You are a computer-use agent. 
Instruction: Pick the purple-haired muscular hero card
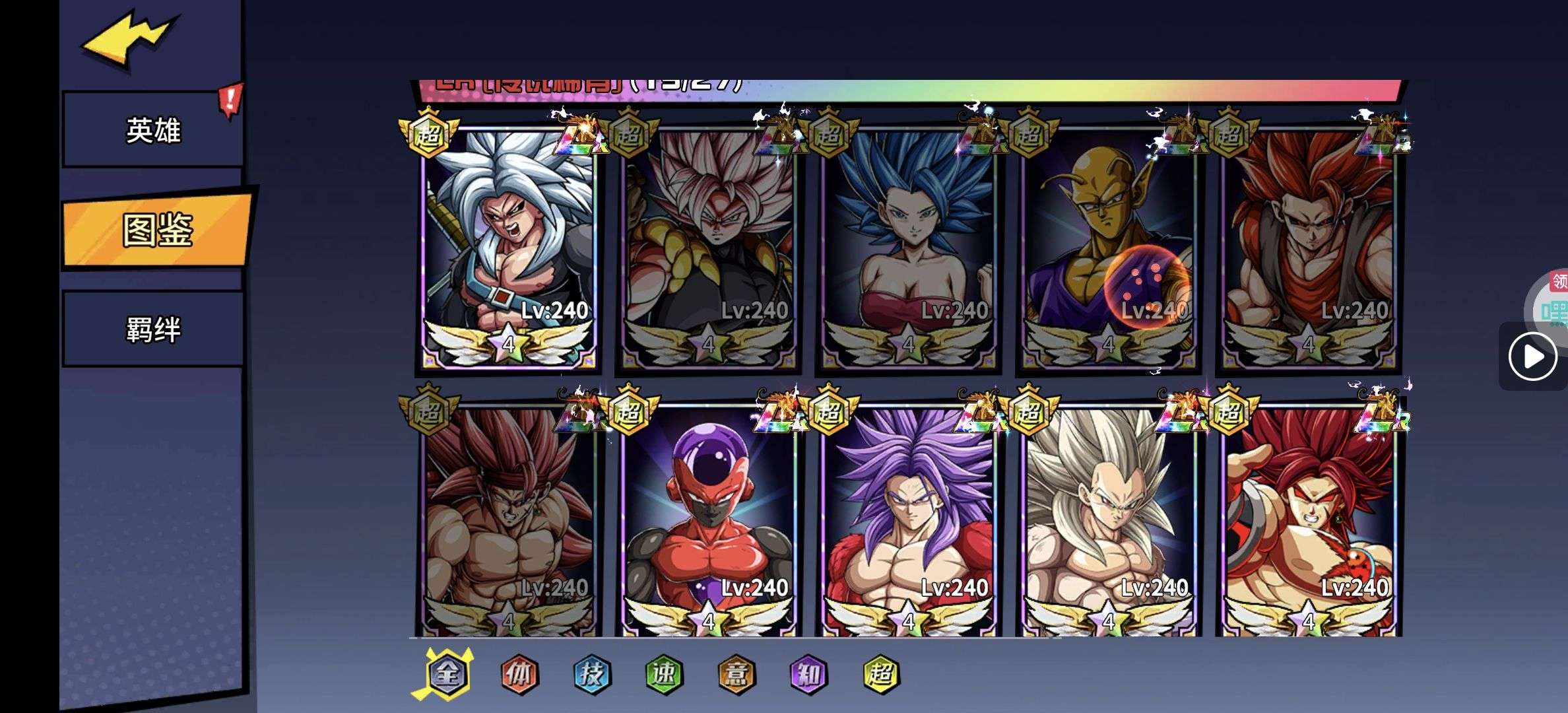click(x=909, y=522)
